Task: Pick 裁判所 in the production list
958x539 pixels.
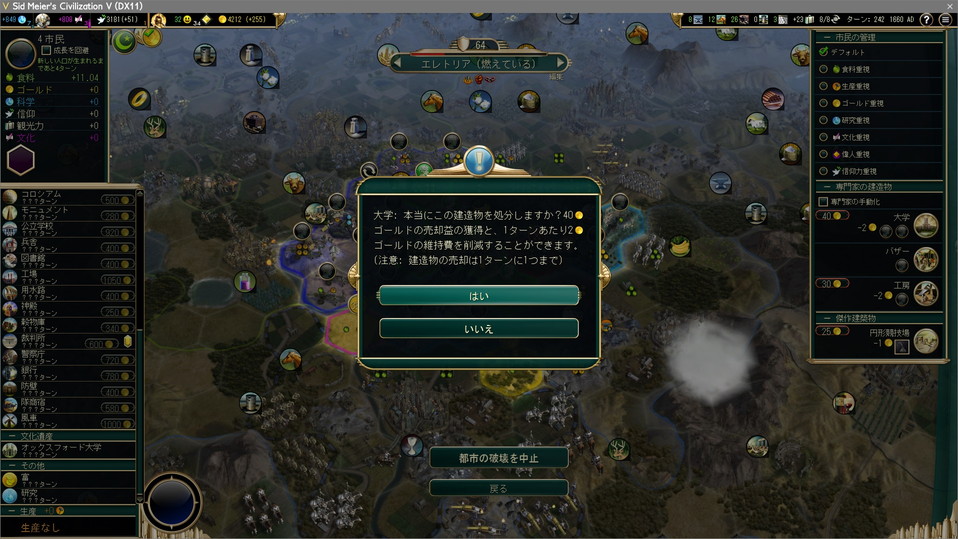Action: (50, 340)
